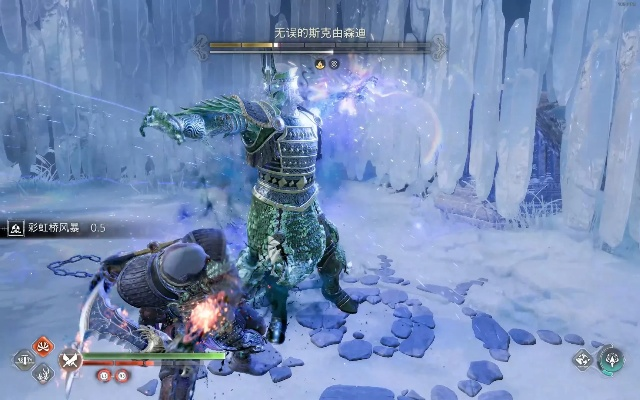Image resolution: width=640 pixels, height=400 pixels.
Task: Click the 彩虹桥风暴 skill notification icon
Action: coord(17,228)
